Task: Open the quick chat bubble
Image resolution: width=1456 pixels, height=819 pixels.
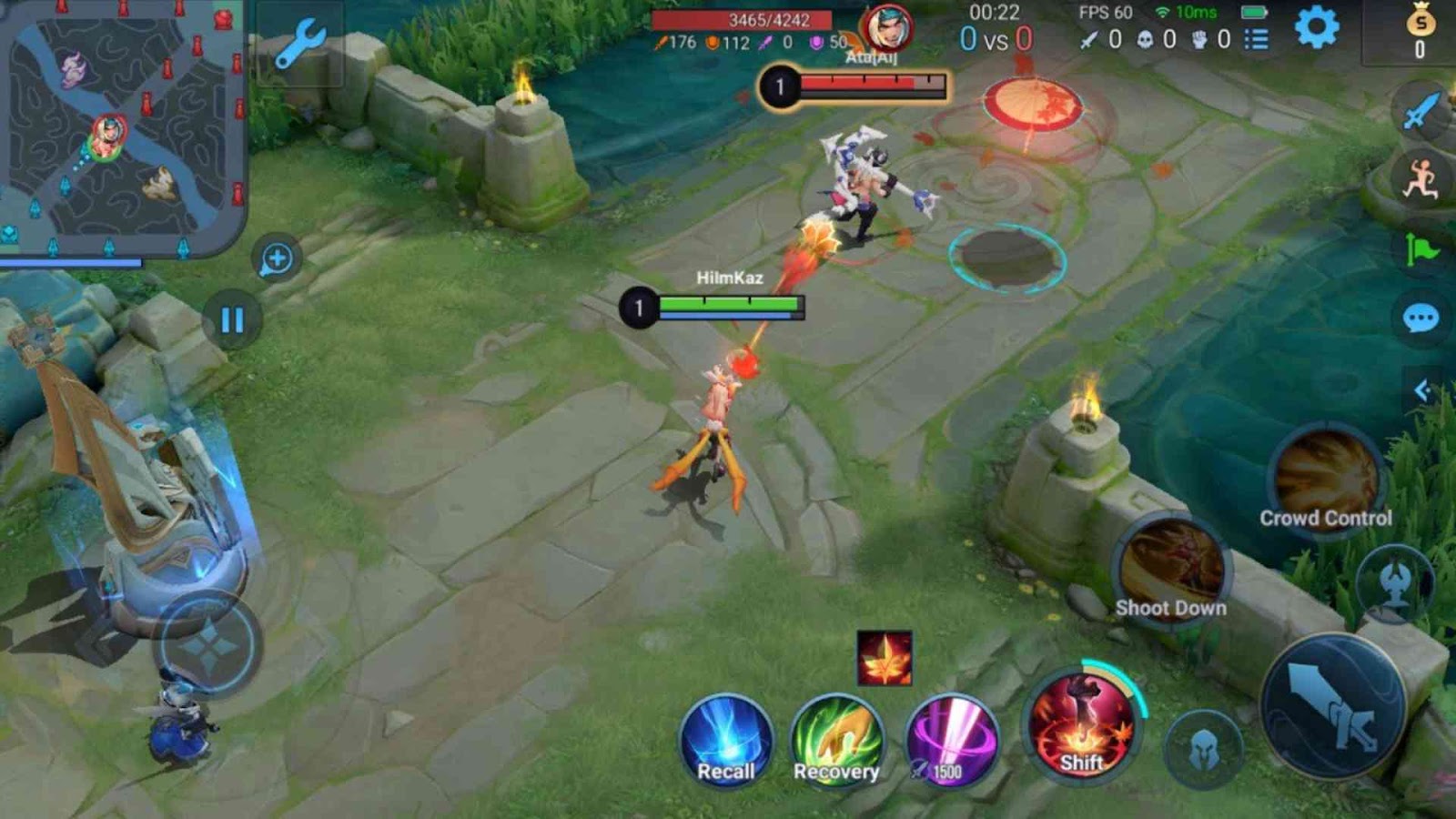Action: [x=1421, y=318]
